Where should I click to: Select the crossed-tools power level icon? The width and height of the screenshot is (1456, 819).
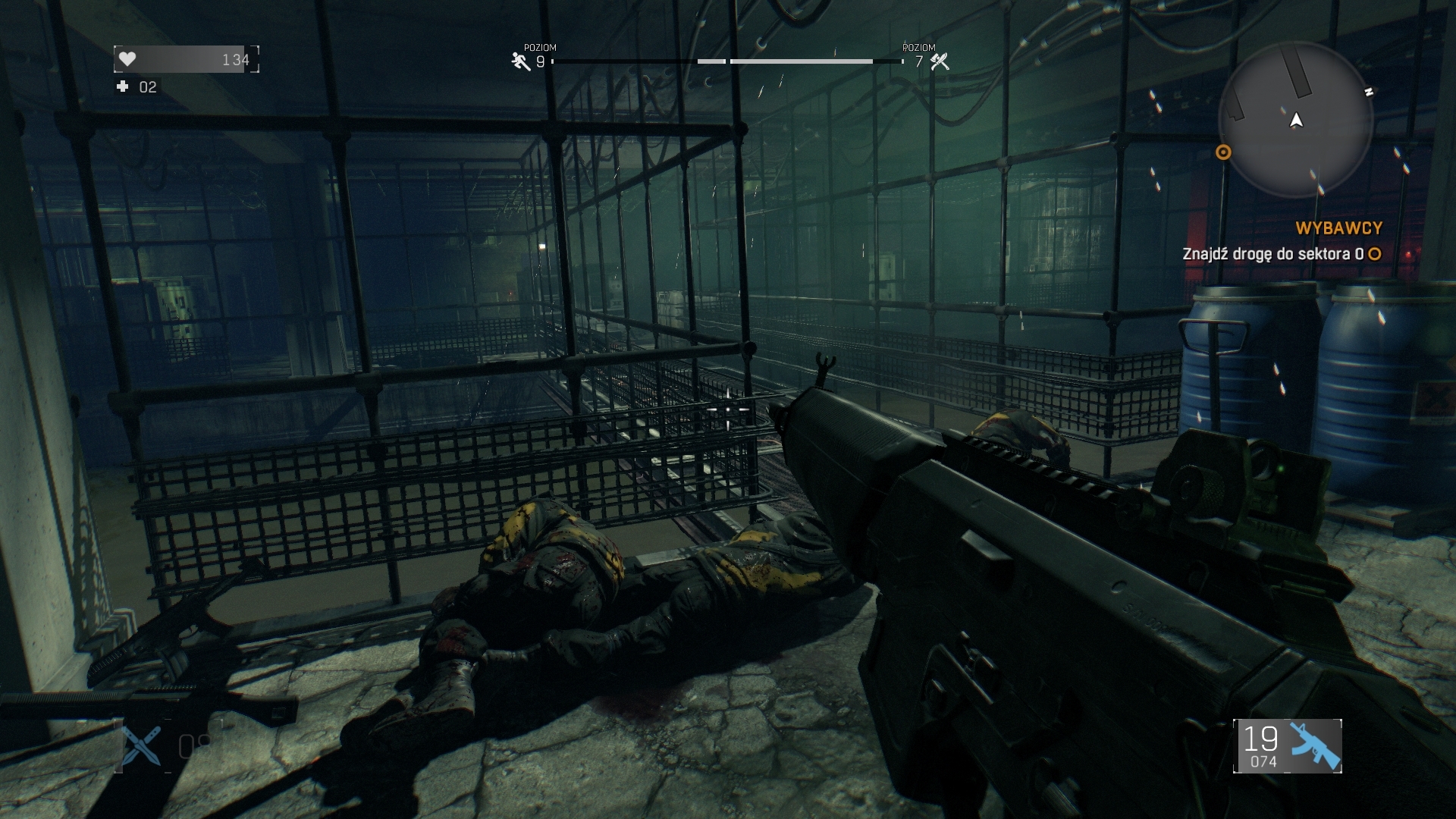point(940,61)
